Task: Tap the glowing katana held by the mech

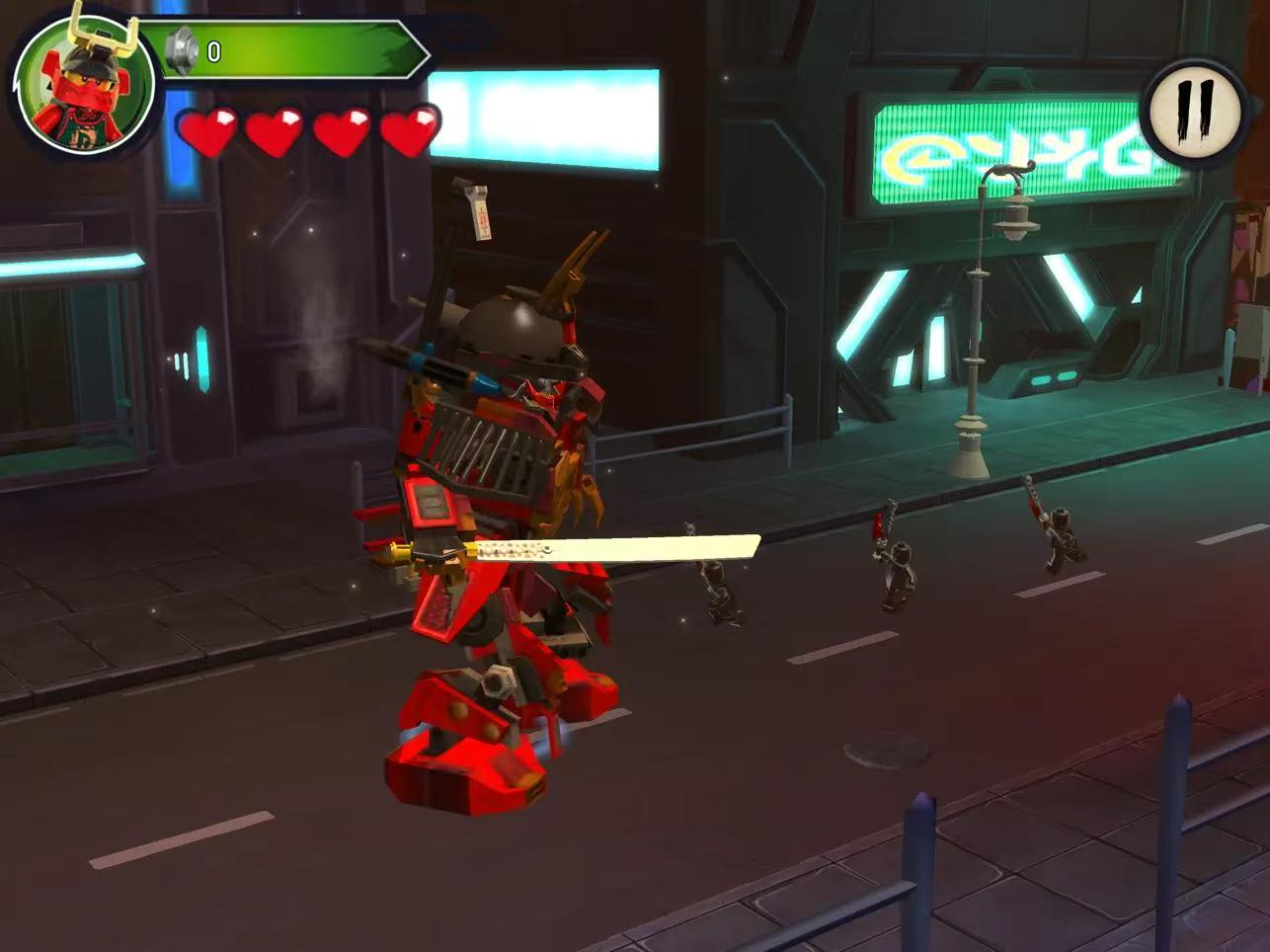Action: 612,546
